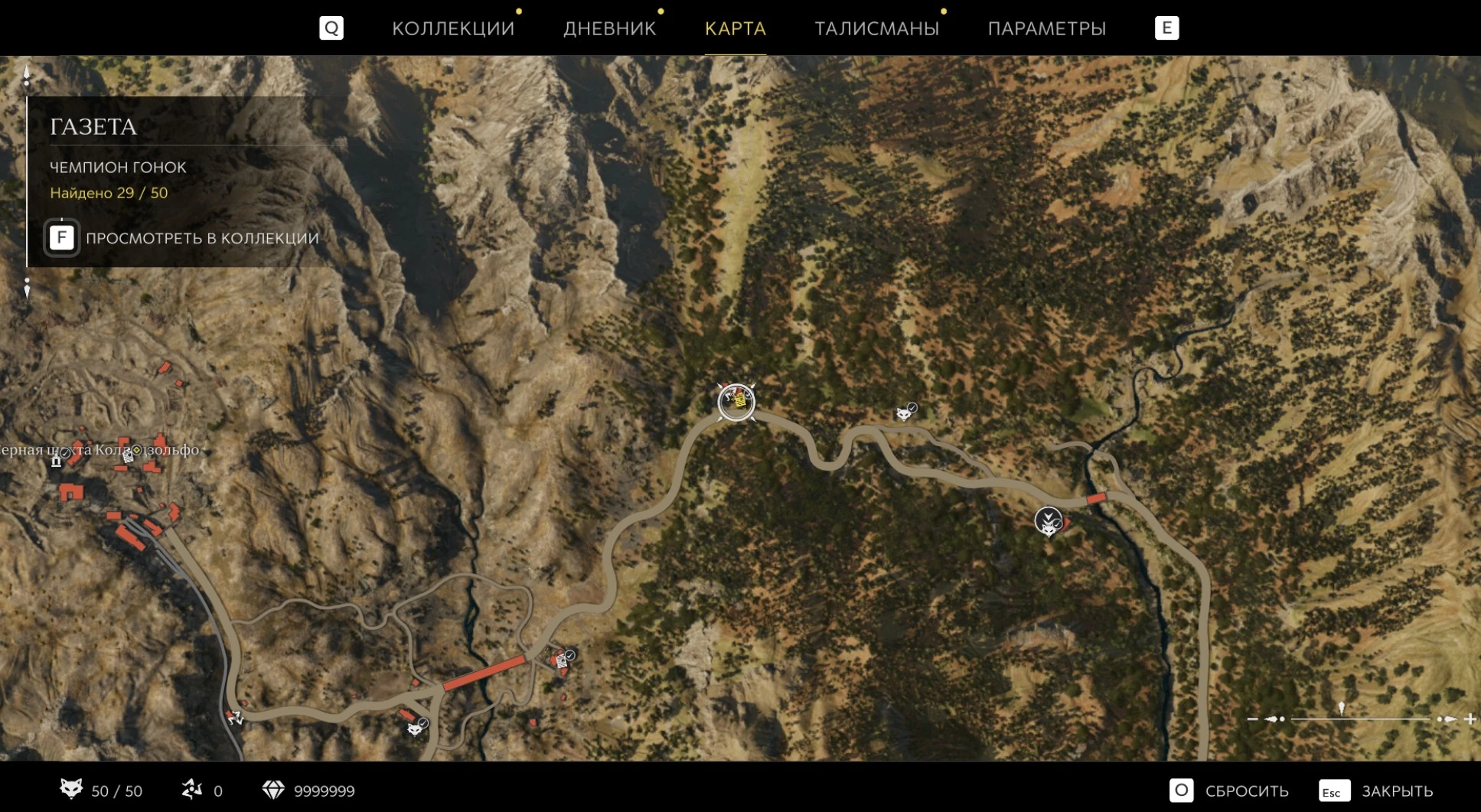Open the Параметры tab

click(1046, 28)
